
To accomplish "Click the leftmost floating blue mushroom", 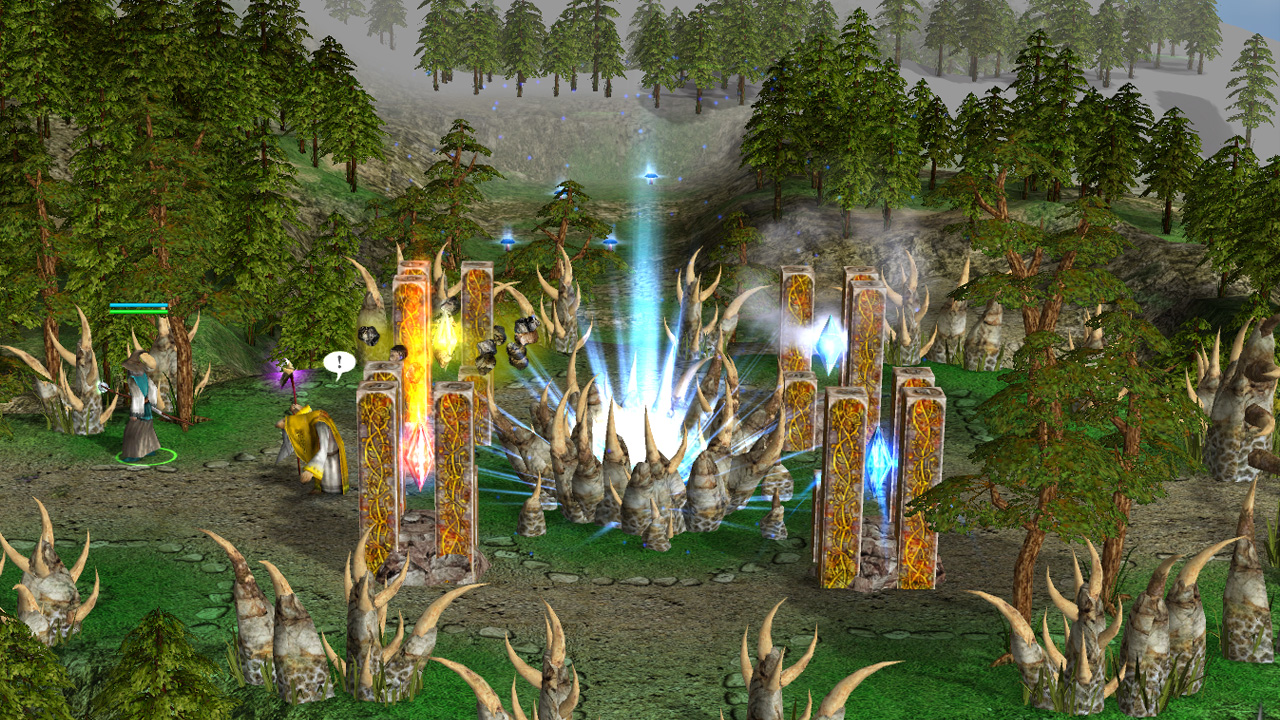I will (506, 244).
